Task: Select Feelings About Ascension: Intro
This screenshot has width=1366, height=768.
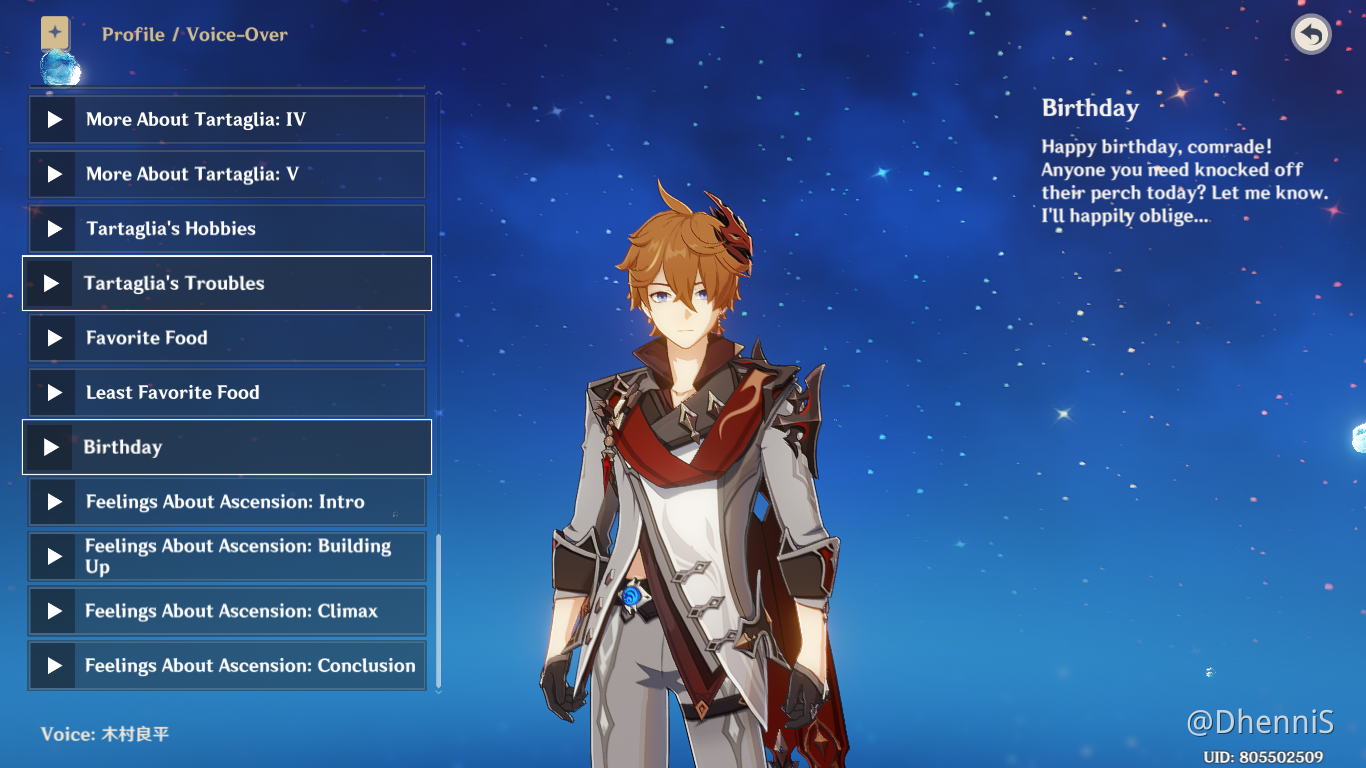Action: tap(226, 502)
